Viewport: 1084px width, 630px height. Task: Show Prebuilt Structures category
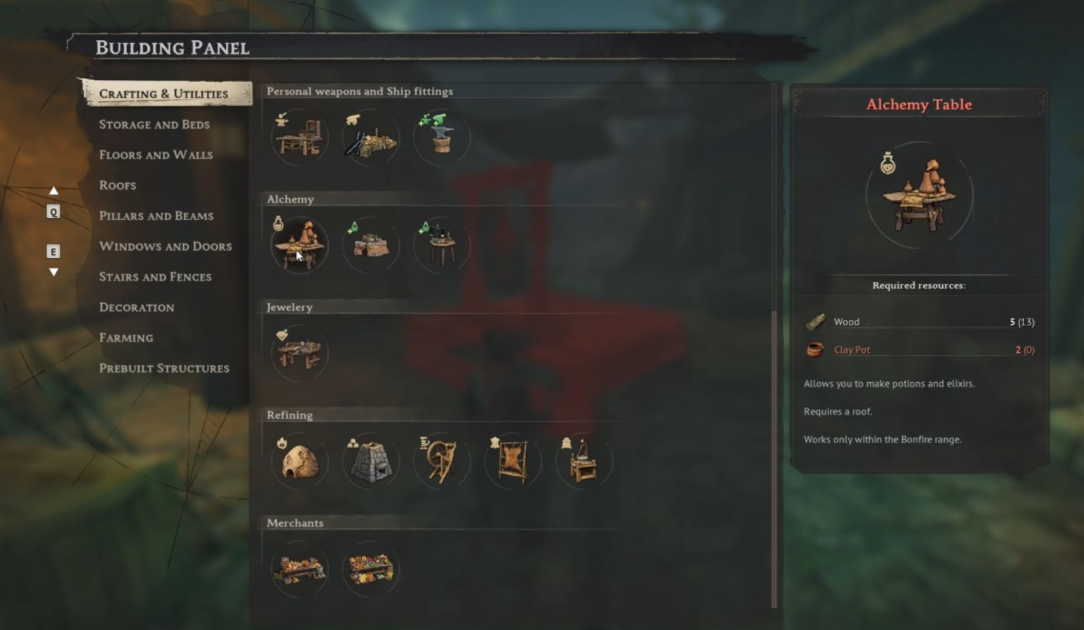pos(164,368)
